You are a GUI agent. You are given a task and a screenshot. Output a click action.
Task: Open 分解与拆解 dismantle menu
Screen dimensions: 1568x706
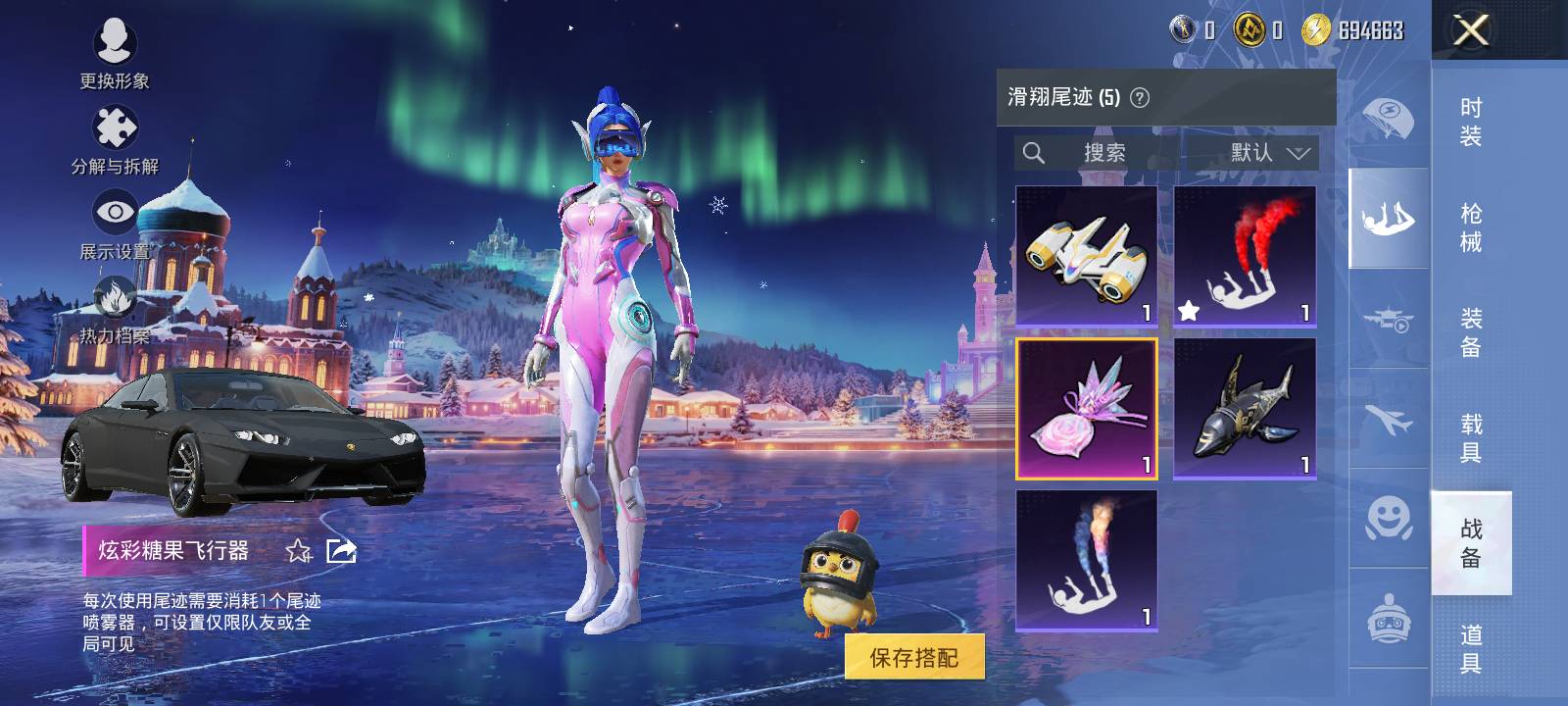point(115,139)
